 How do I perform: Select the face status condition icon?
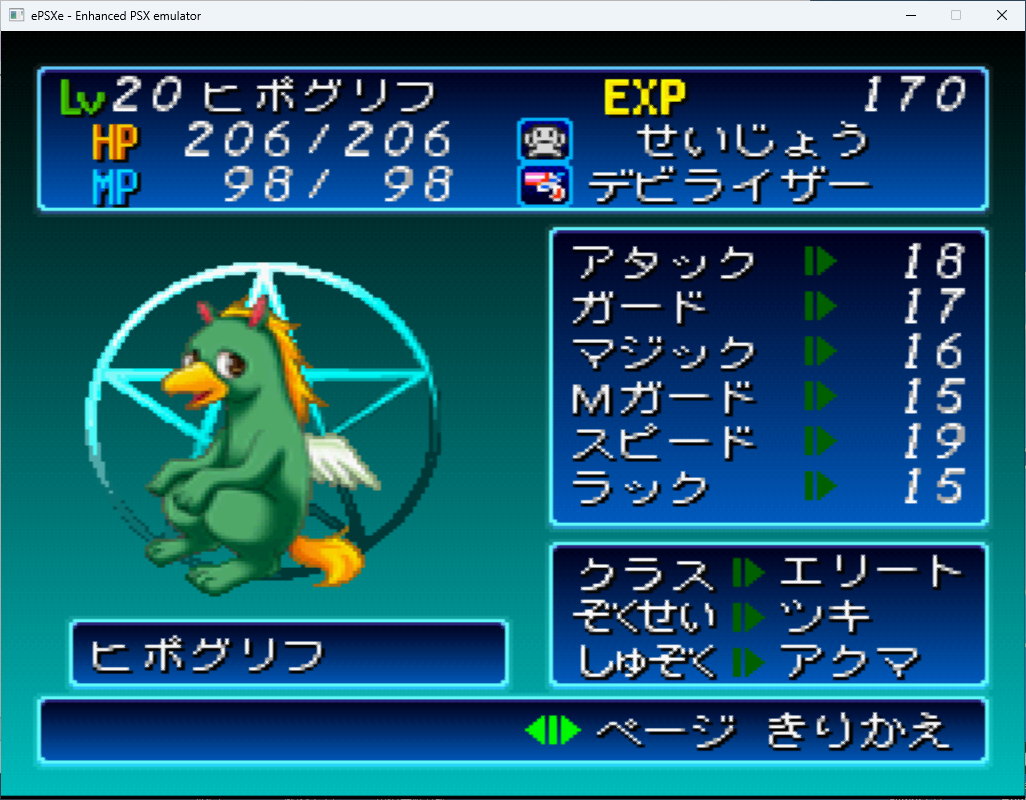tap(544, 140)
